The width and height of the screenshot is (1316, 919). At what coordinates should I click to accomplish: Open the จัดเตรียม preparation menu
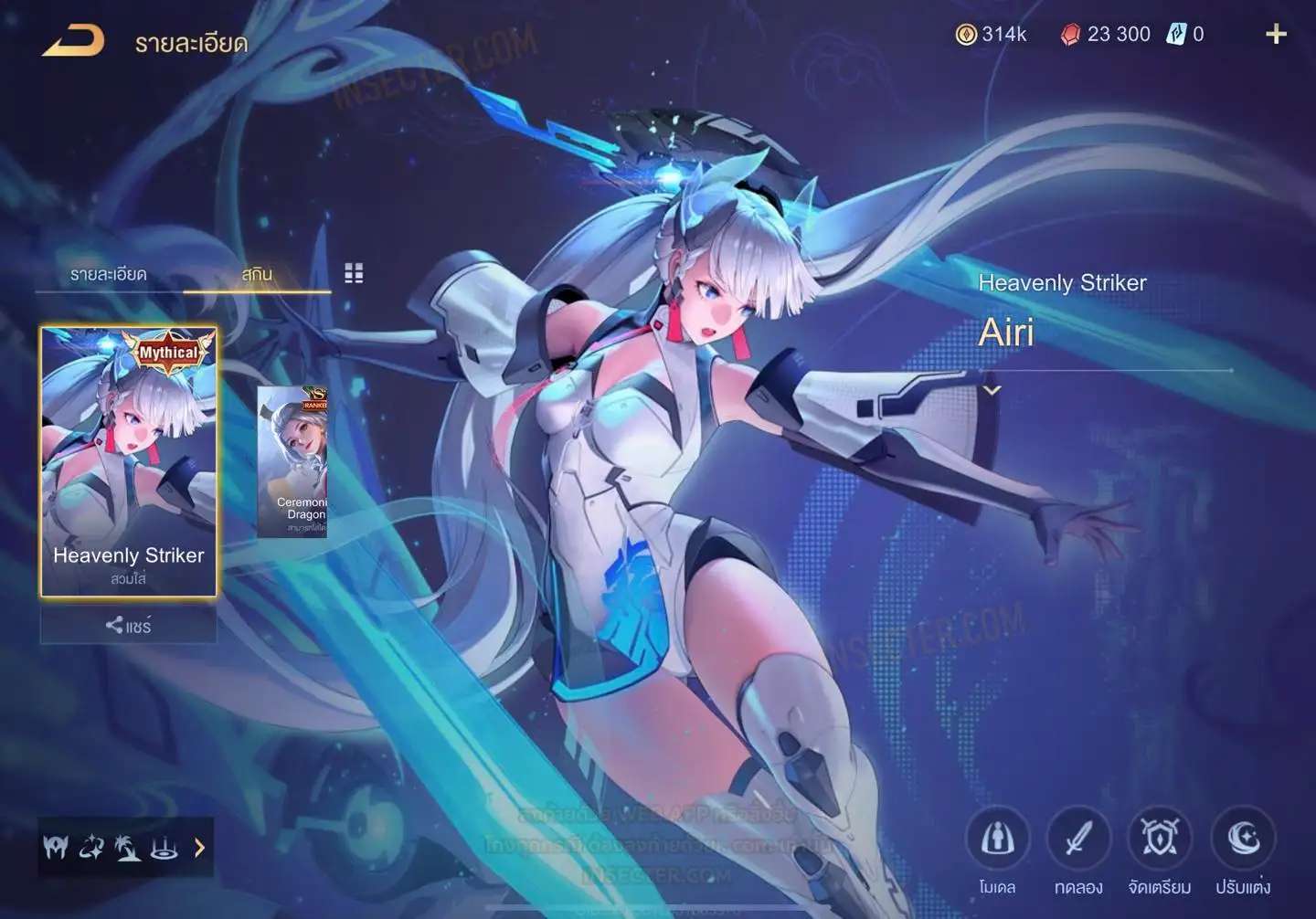pyautogui.click(x=1160, y=839)
